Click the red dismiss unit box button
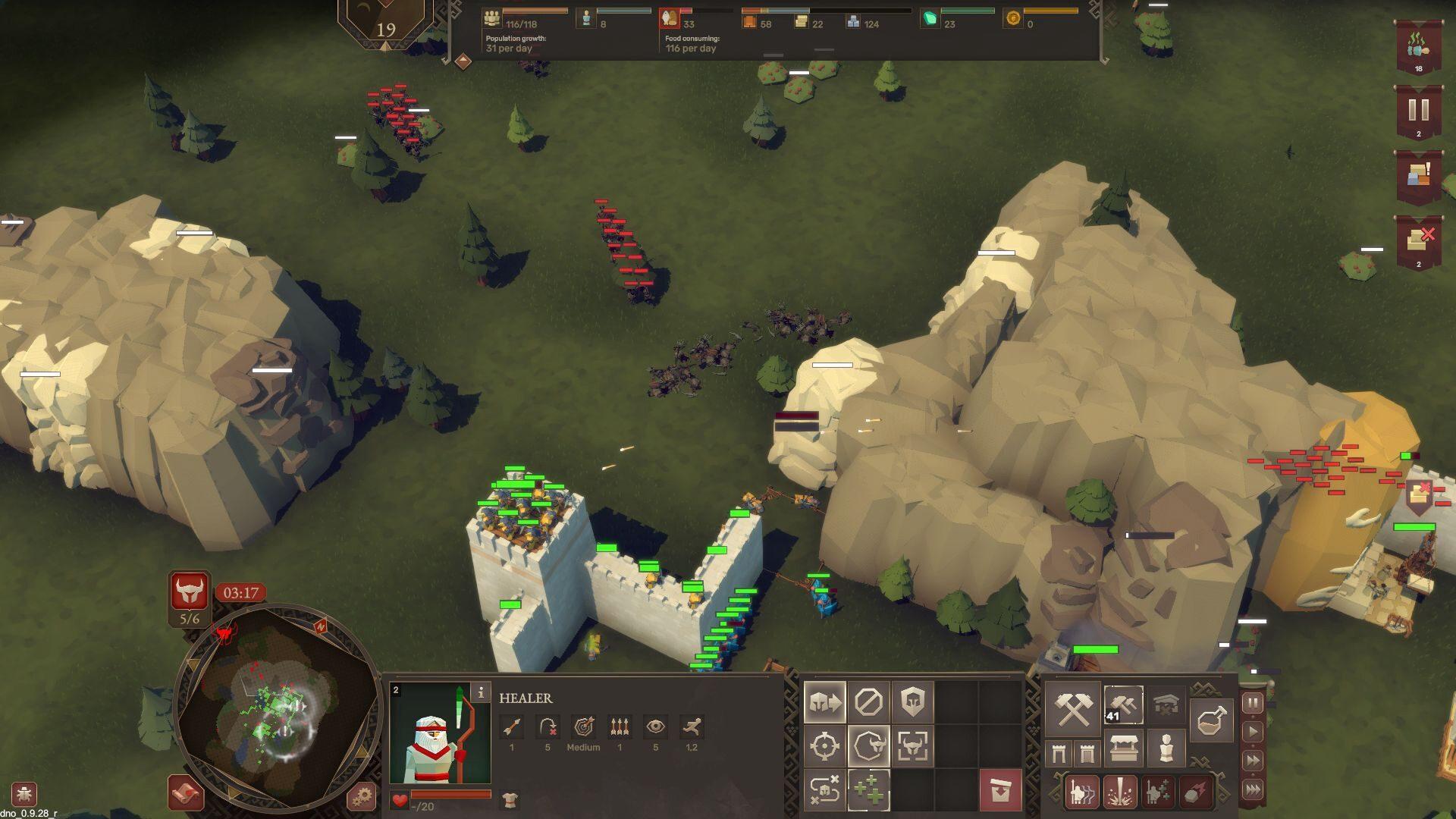This screenshot has height=819, width=1456. [1000, 791]
